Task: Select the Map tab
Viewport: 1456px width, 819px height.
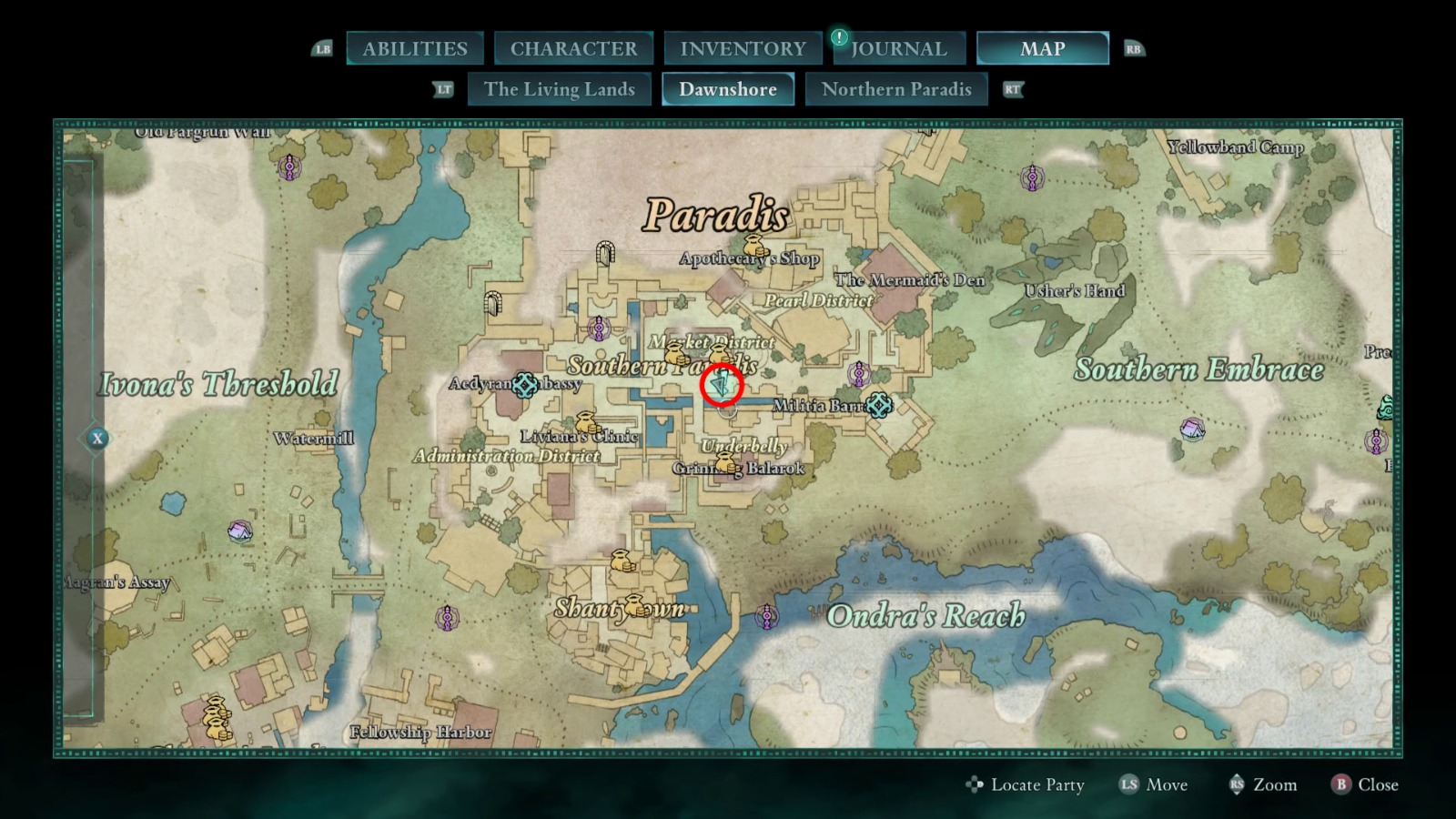Action: [1042, 48]
